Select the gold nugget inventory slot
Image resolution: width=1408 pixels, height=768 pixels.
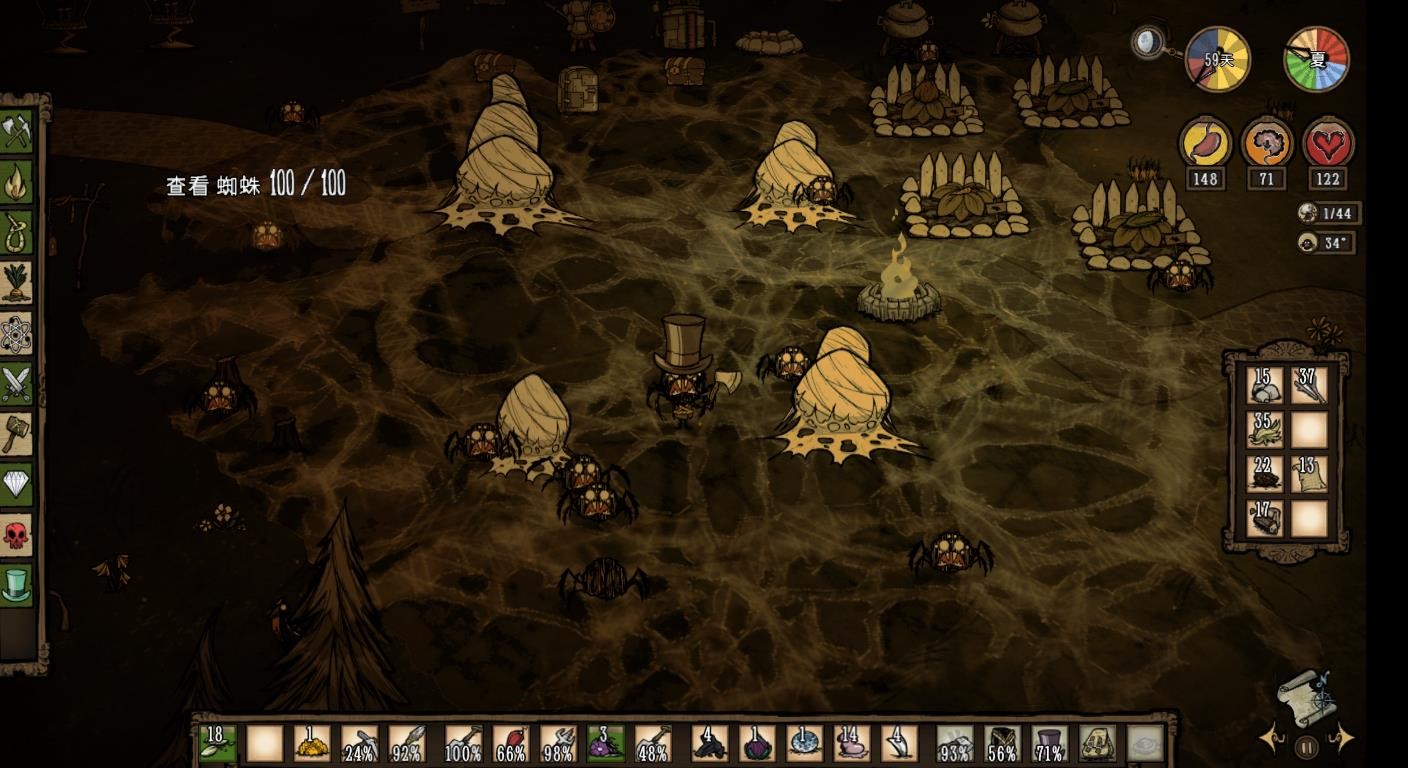312,744
